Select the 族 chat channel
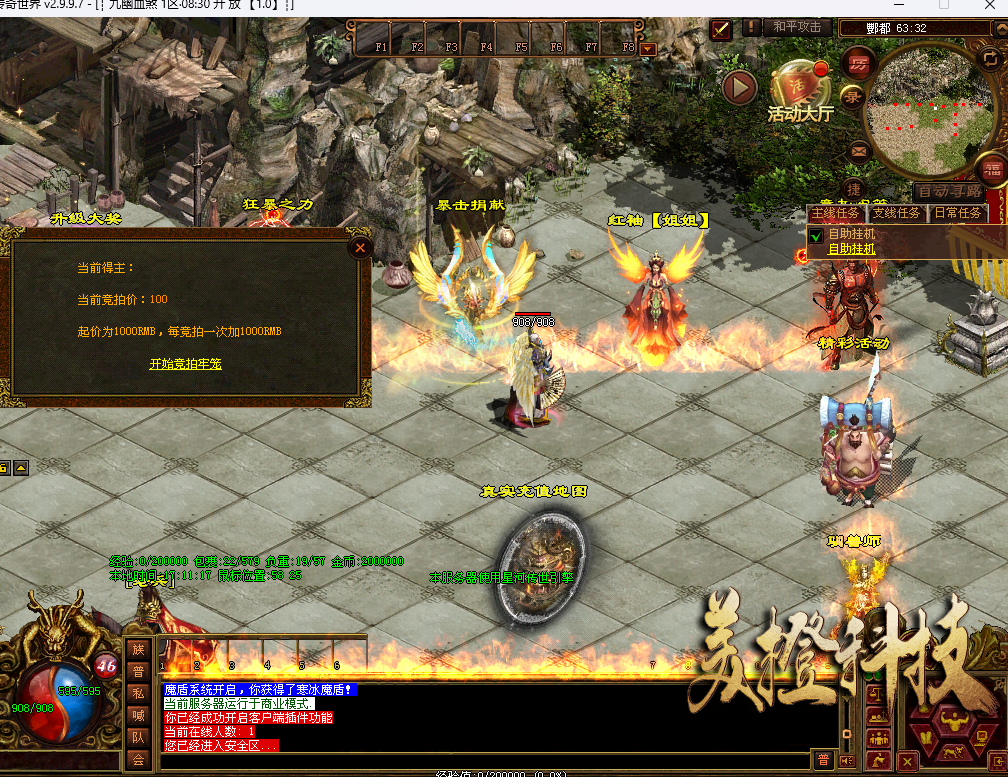Screen dimensions: 1008x777 point(138,649)
